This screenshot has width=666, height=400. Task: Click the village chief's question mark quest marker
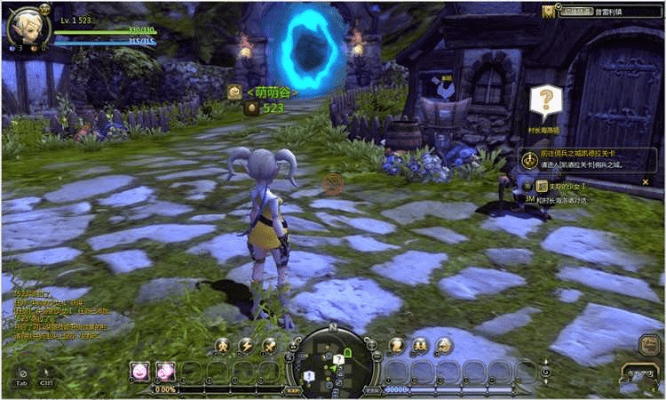pyautogui.click(x=545, y=100)
